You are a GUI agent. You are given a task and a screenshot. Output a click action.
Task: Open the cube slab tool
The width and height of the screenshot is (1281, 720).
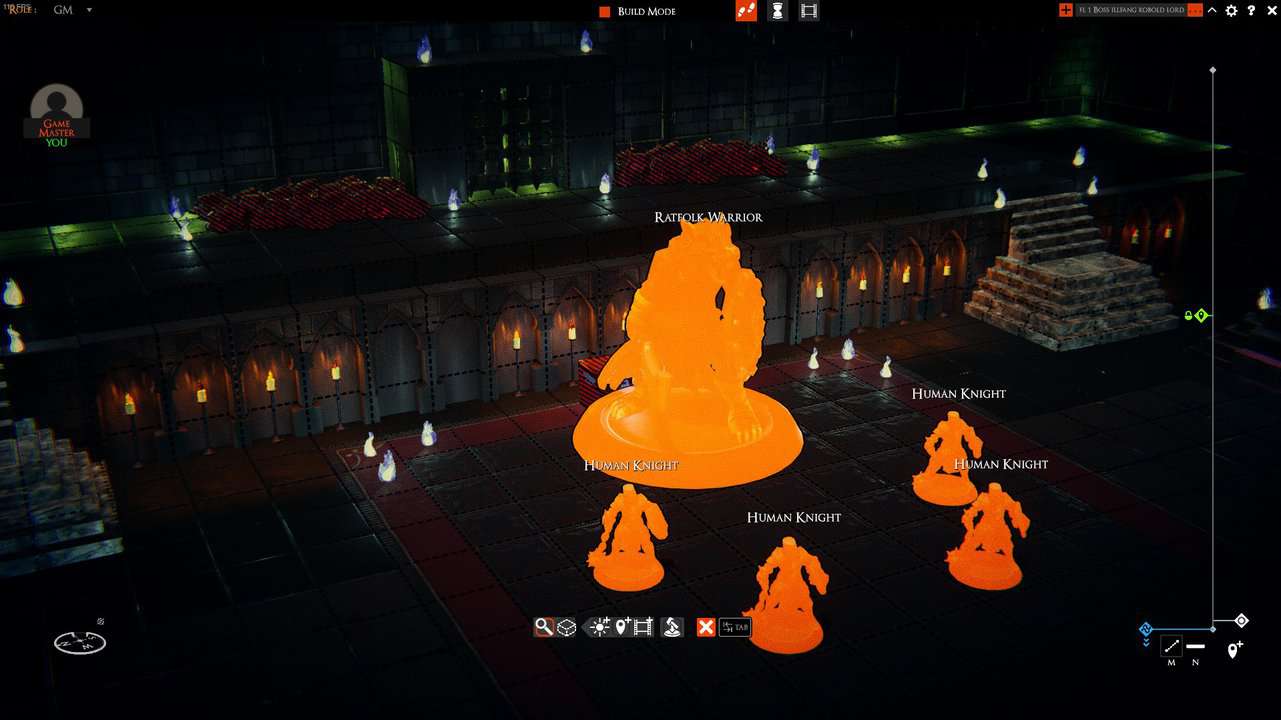pyautogui.click(x=567, y=627)
